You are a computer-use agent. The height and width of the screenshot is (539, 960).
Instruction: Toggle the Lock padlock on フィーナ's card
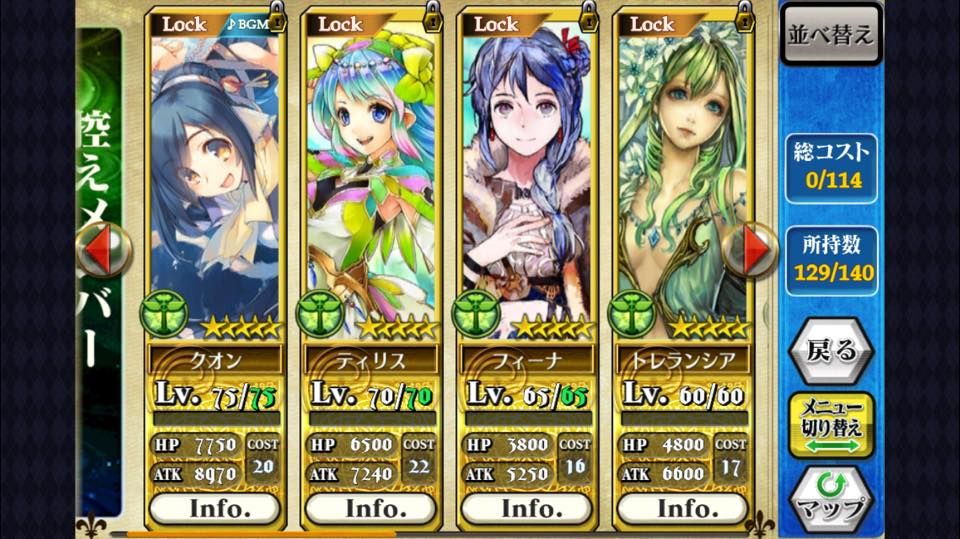pyautogui.click(x=589, y=18)
